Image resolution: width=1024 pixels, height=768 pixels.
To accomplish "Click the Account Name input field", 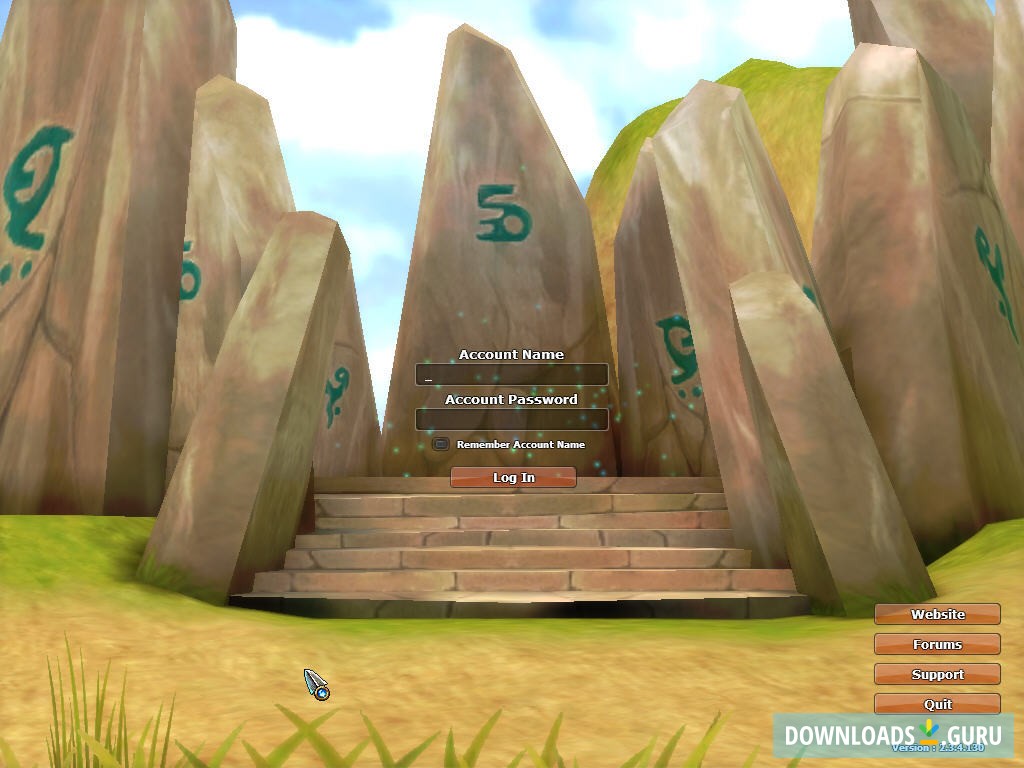I will click(x=511, y=375).
